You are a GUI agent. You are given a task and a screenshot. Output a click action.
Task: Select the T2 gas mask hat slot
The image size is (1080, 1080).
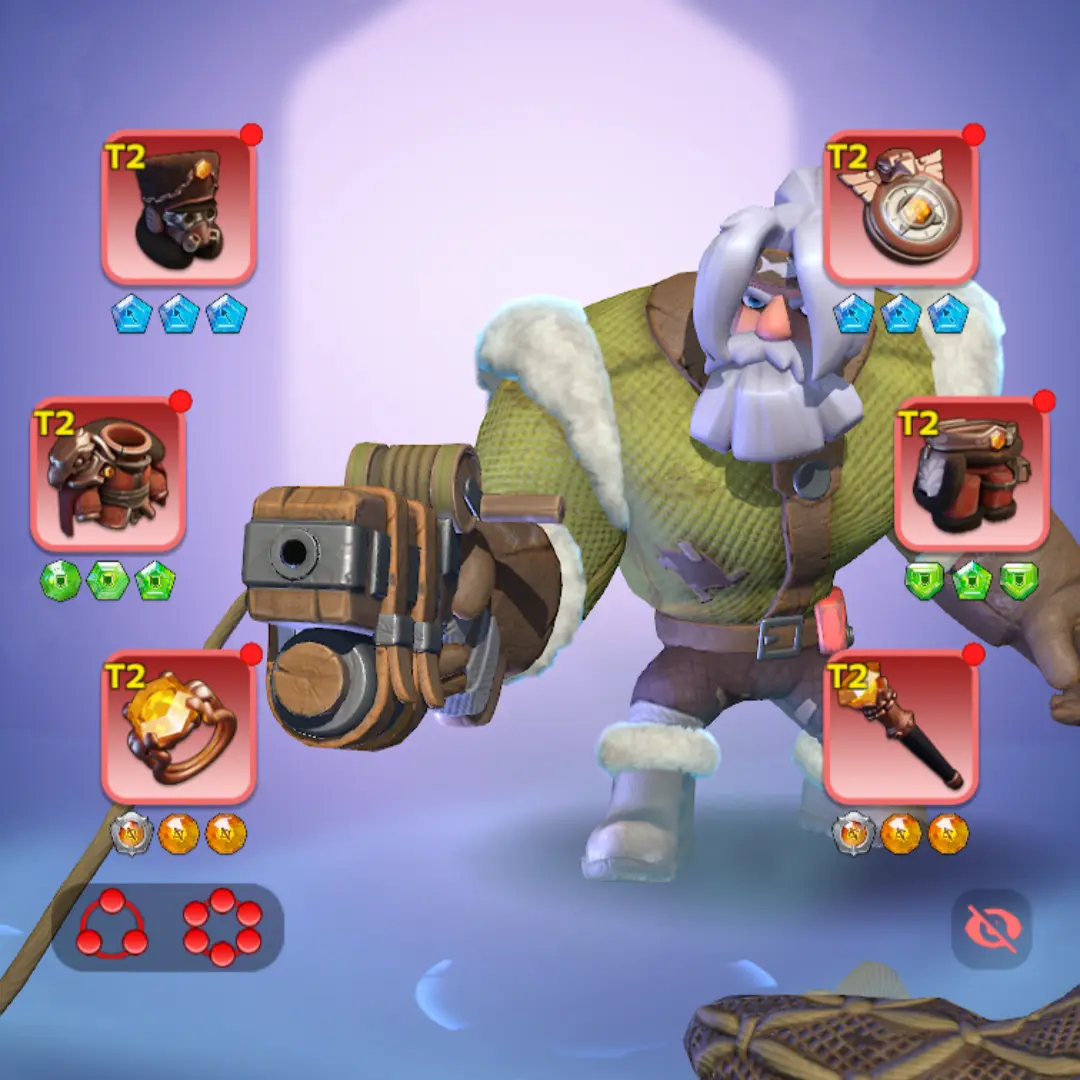[x=179, y=207]
